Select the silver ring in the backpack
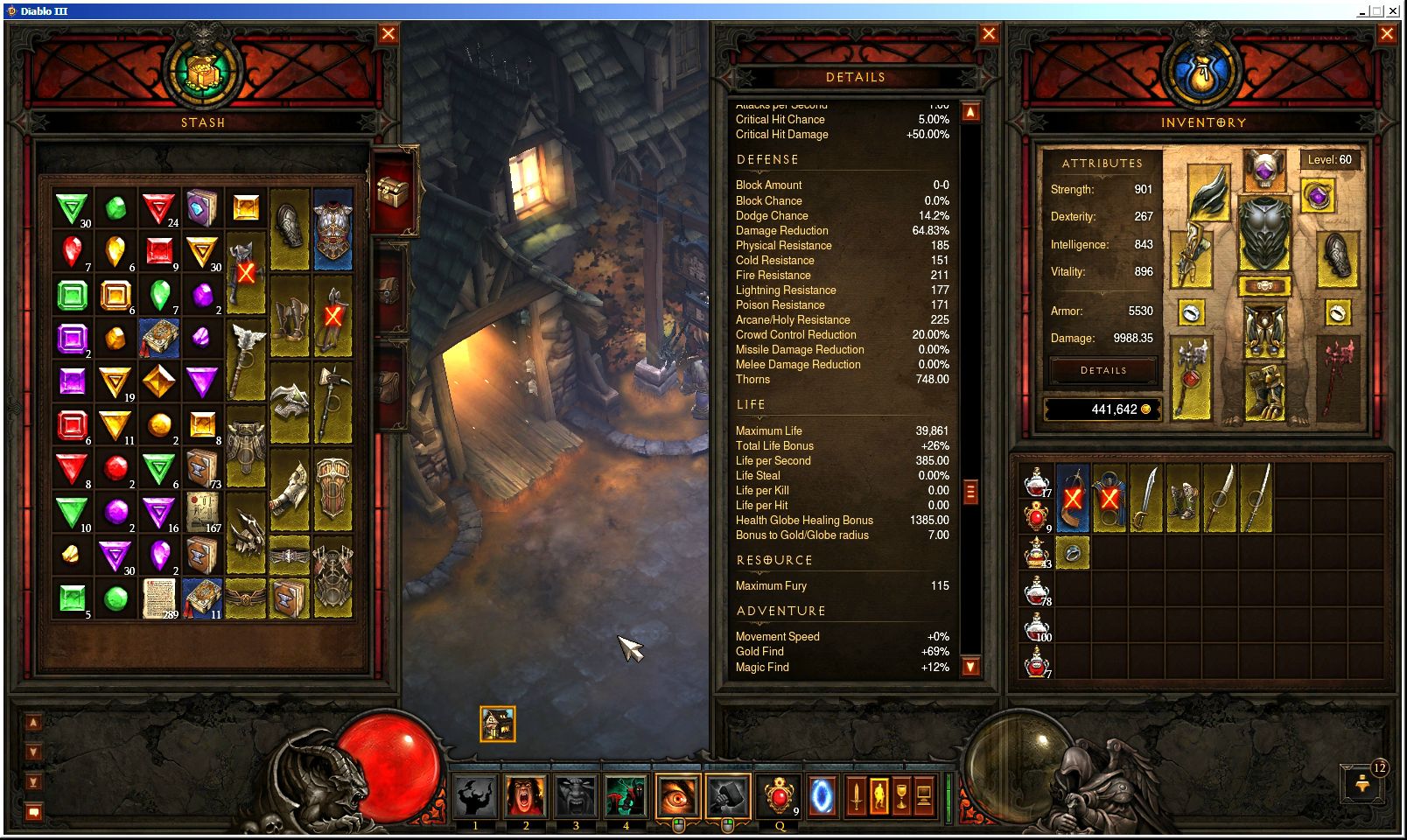 [x=1073, y=553]
